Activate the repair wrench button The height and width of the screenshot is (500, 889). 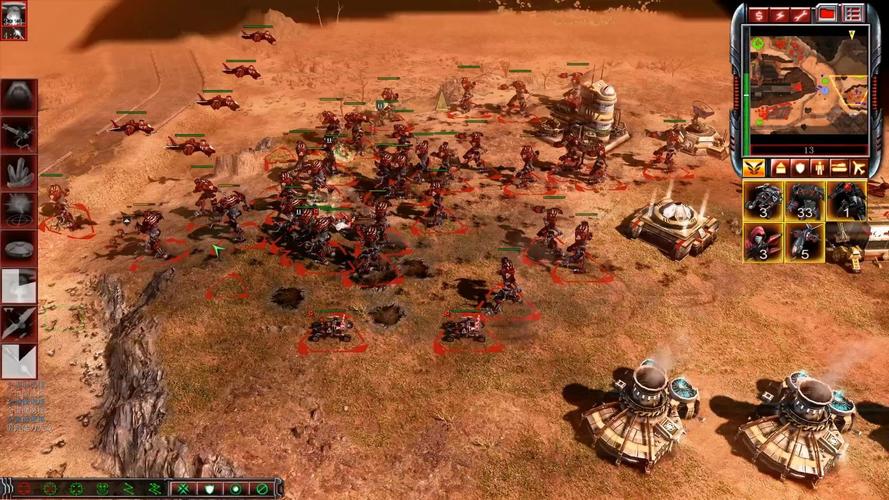coord(801,14)
